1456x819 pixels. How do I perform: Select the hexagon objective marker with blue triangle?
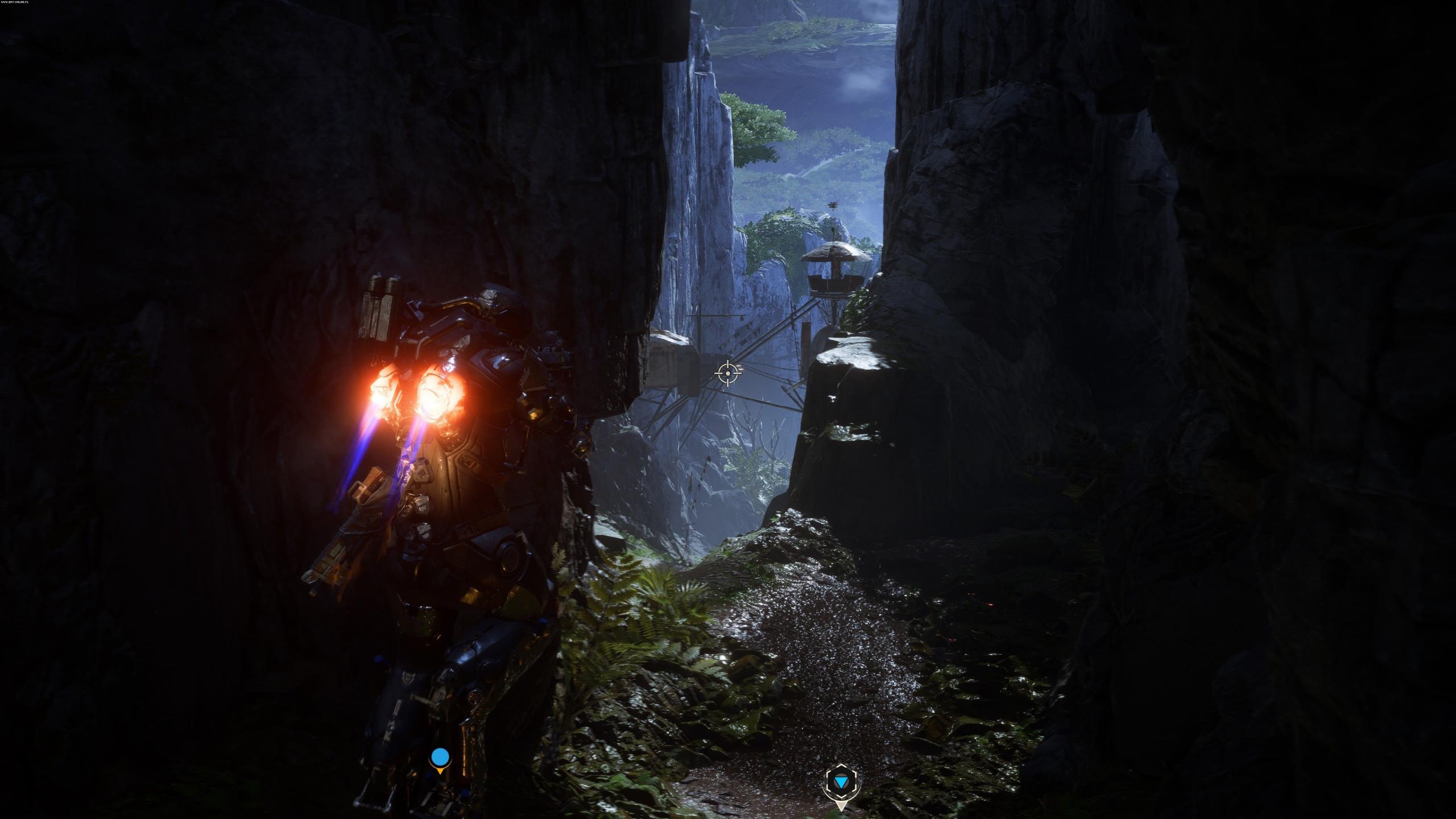pos(841,784)
